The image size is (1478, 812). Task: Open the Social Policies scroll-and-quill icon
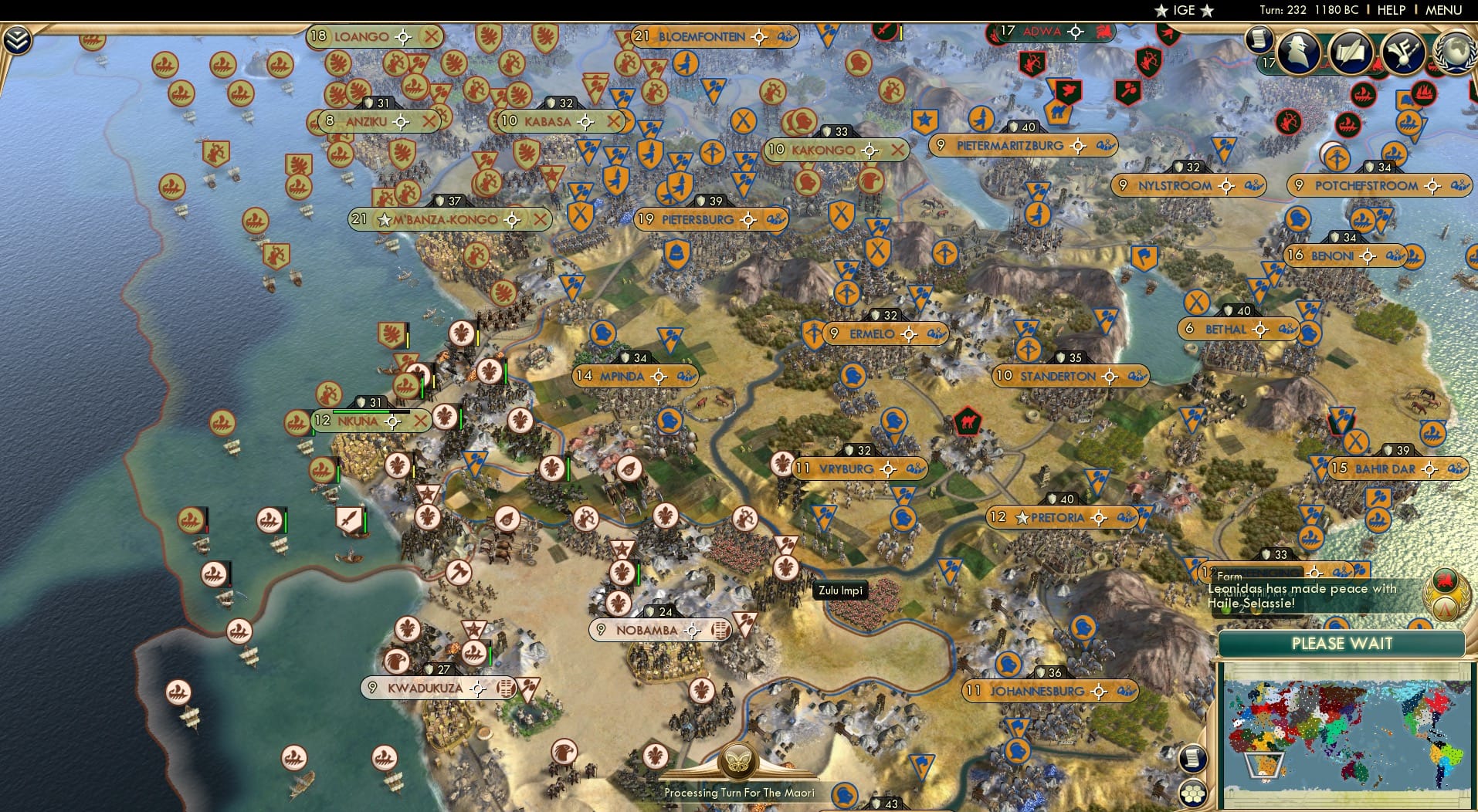point(1351,52)
